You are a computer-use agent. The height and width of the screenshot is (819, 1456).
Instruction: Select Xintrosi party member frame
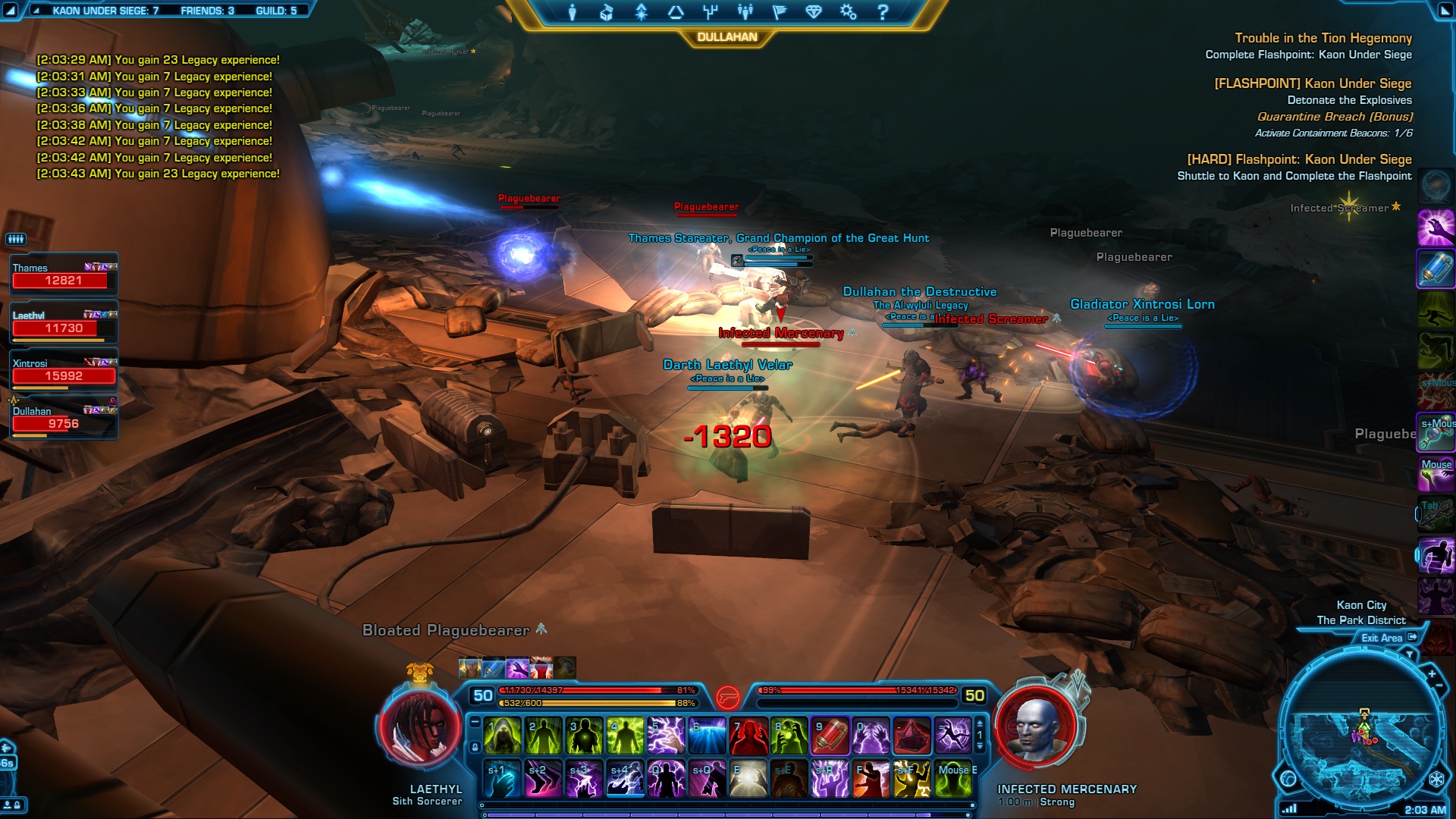click(64, 370)
